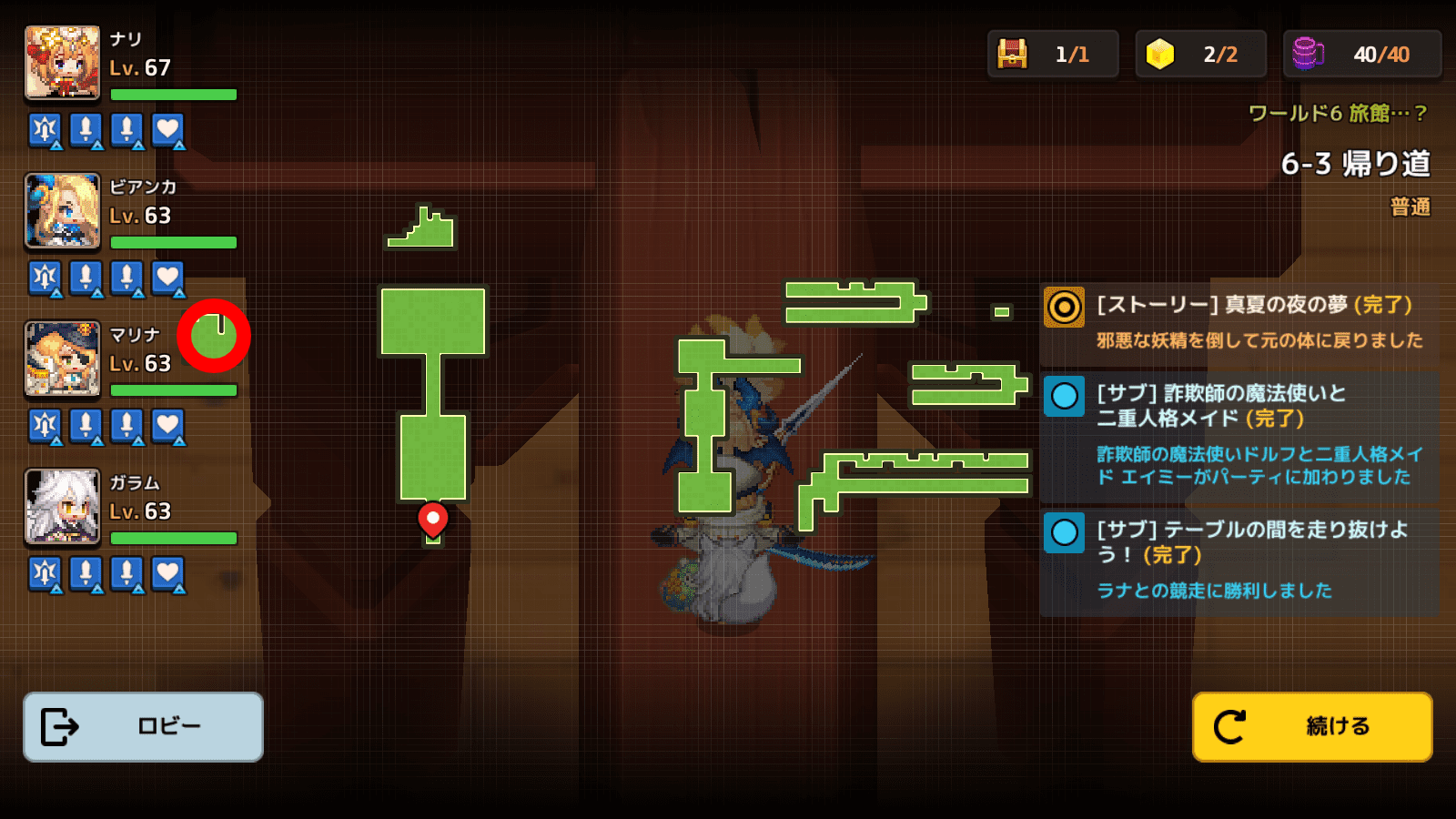Click the red location pin on map
The image size is (1456, 819).
432,519
